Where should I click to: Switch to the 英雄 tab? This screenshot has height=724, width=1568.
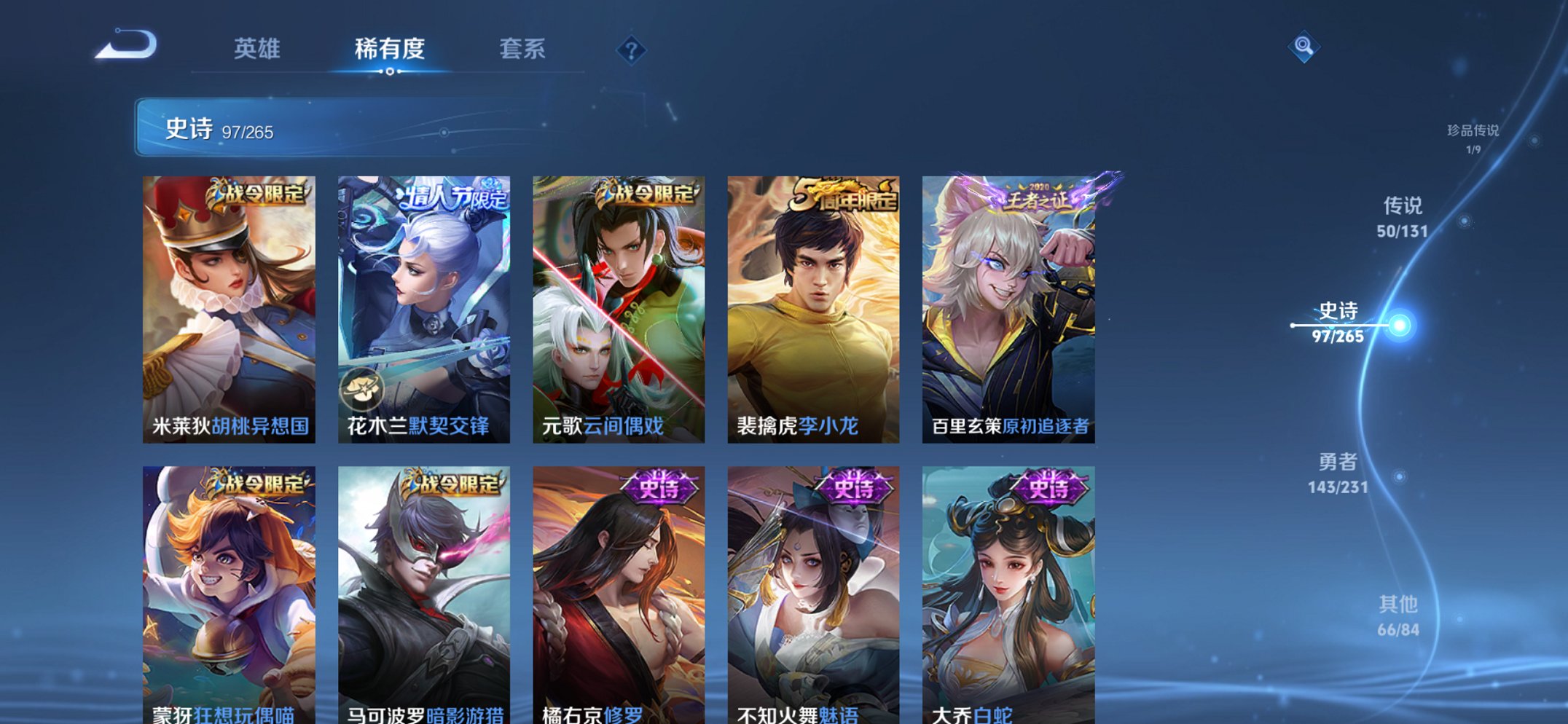[257, 49]
